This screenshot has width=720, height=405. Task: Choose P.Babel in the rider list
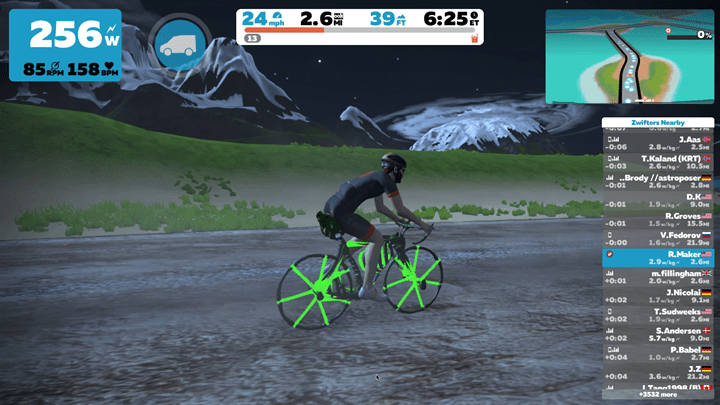click(x=657, y=353)
